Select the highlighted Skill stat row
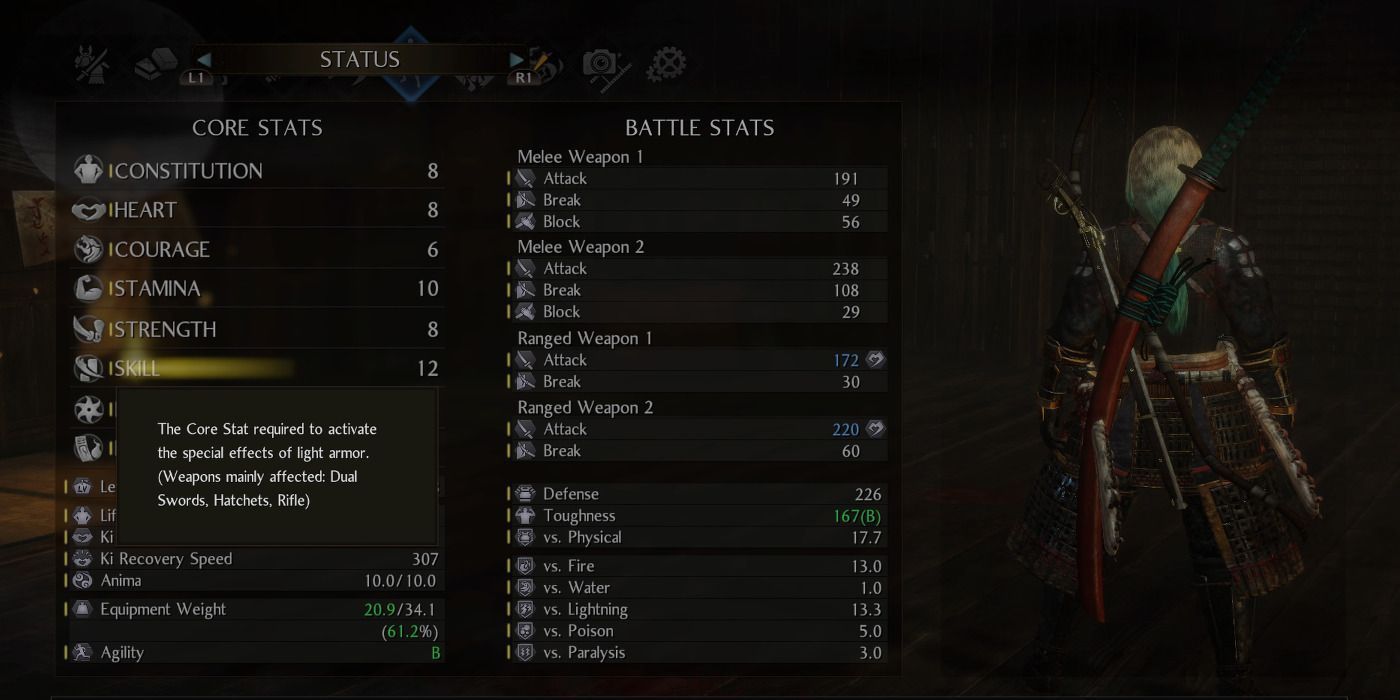Image resolution: width=1400 pixels, height=700 pixels. pos(257,368)
